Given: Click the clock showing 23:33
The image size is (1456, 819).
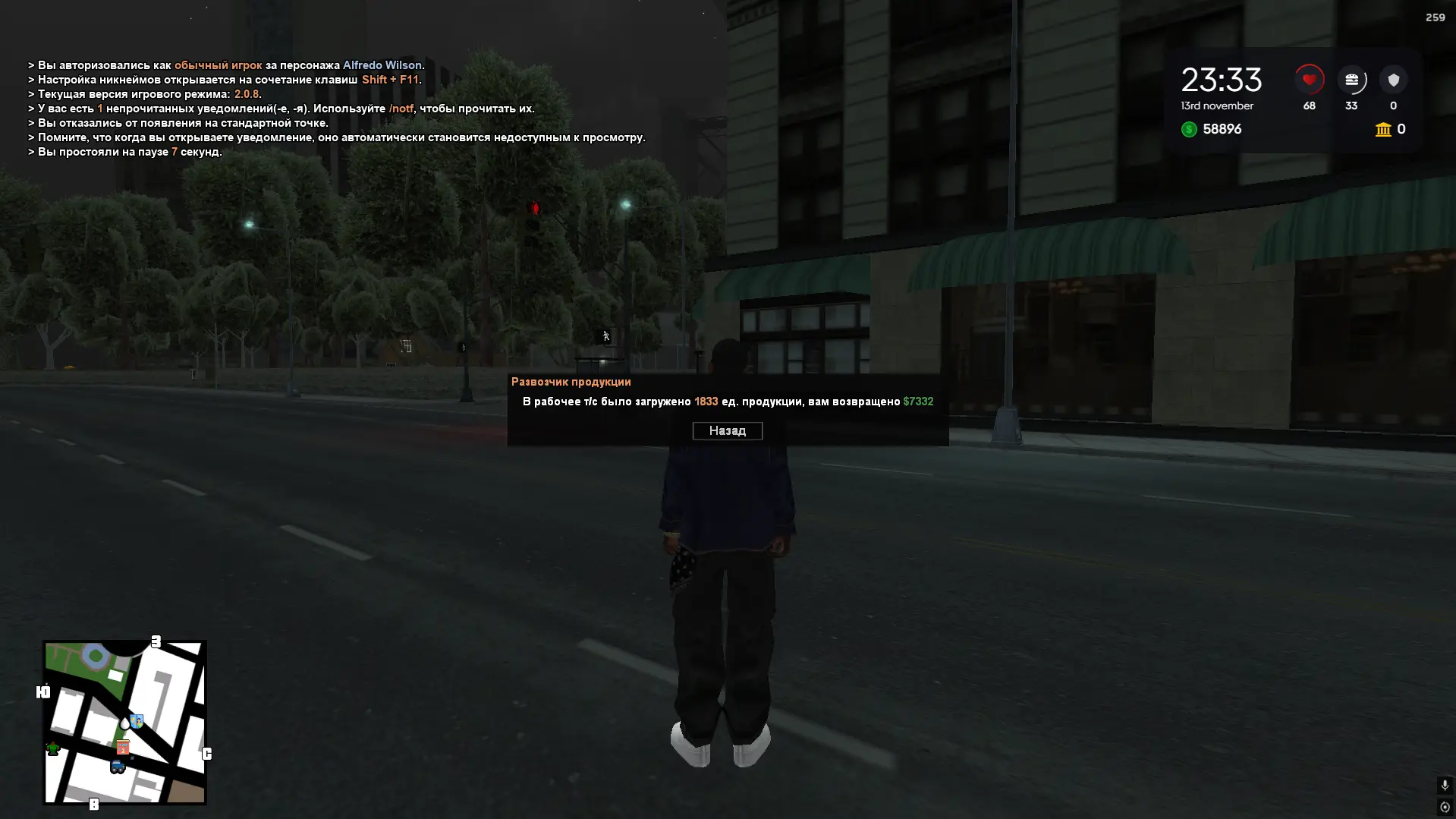Looking at the screenshot, I should 1222,78.
